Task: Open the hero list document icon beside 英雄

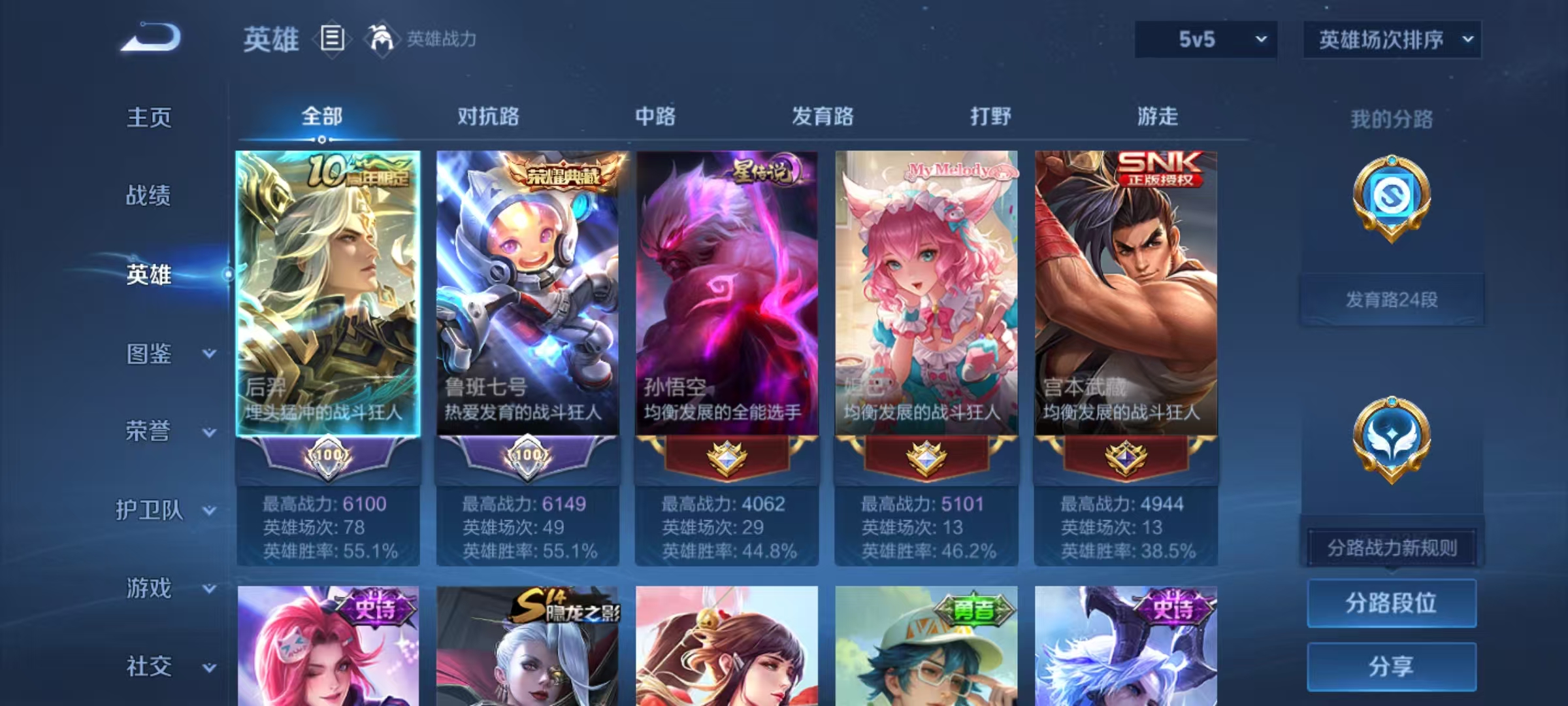Action: (x=332, y=39)
